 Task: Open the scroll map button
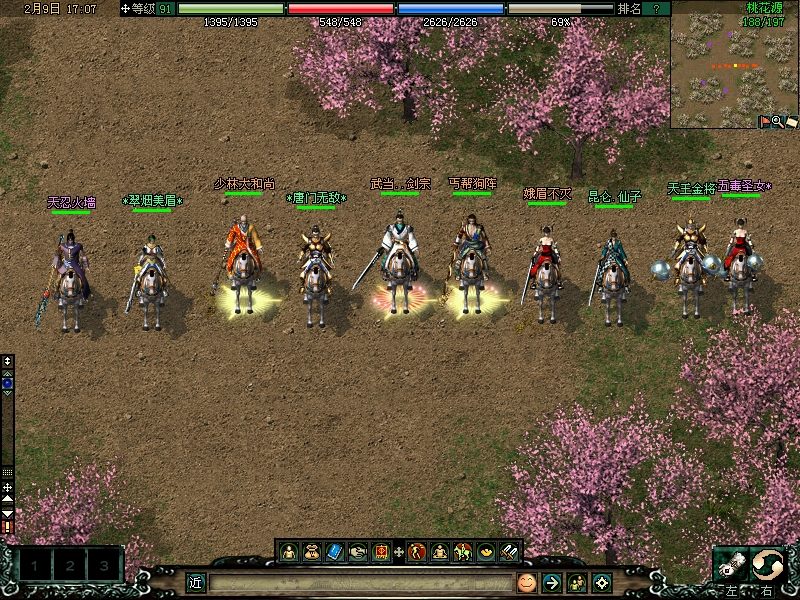(790, 121)
